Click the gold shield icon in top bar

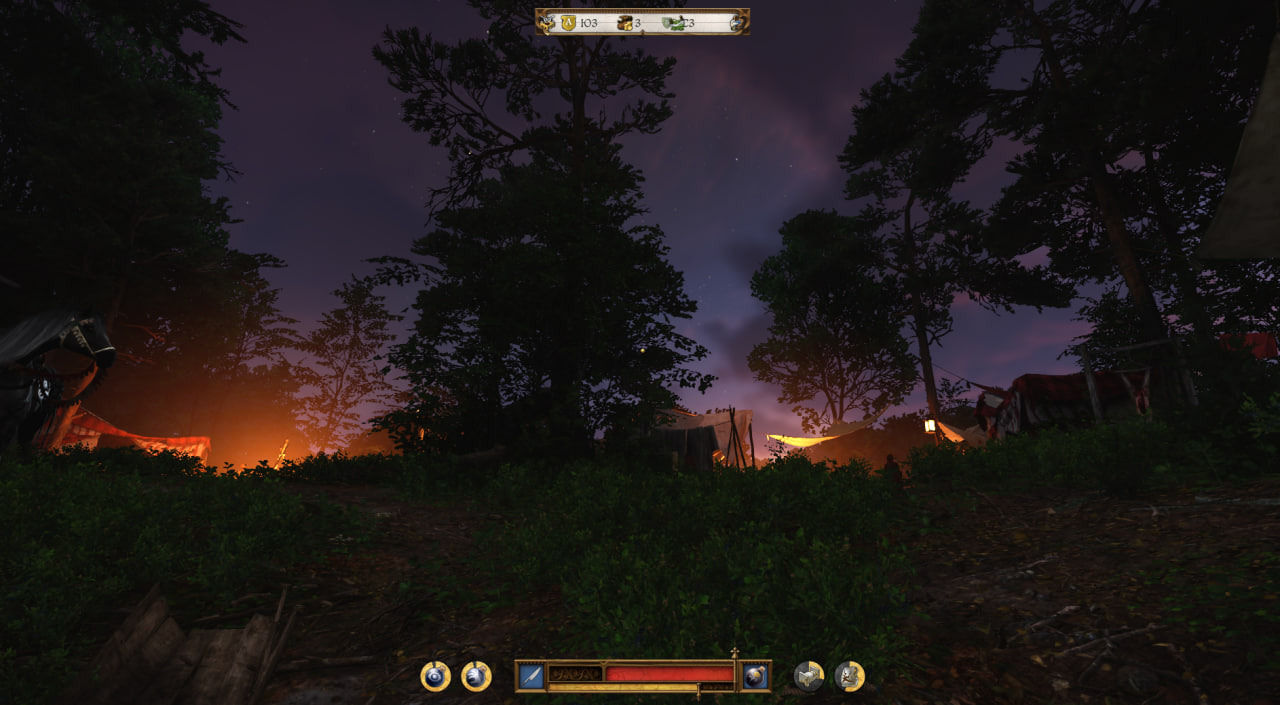click(x=568, y=23)
